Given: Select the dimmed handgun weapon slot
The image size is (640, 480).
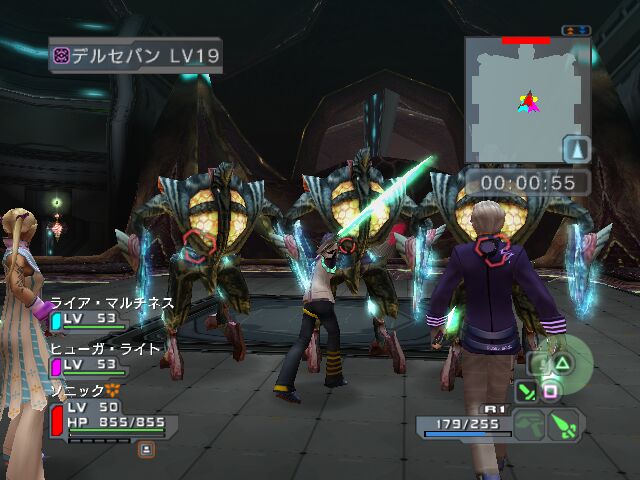Looking at the screenshot, I should (x=531, y=425).
